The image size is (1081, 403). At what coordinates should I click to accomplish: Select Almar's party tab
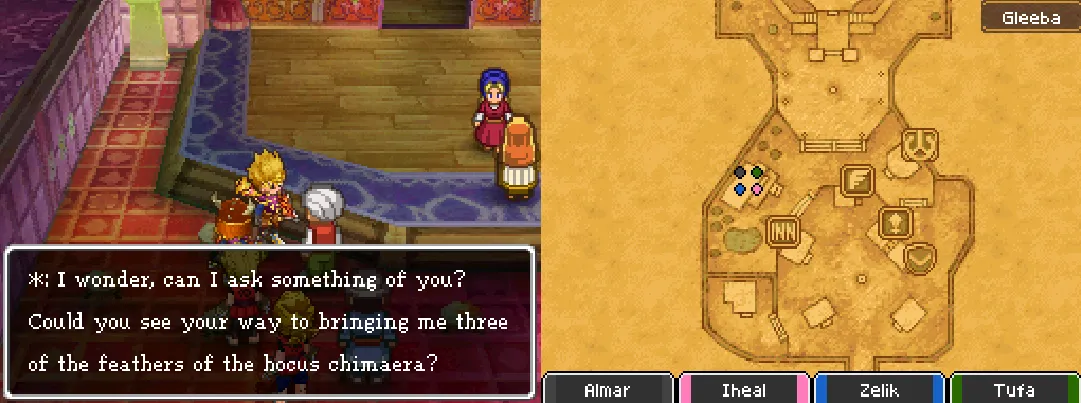click(x=607, y=390)
